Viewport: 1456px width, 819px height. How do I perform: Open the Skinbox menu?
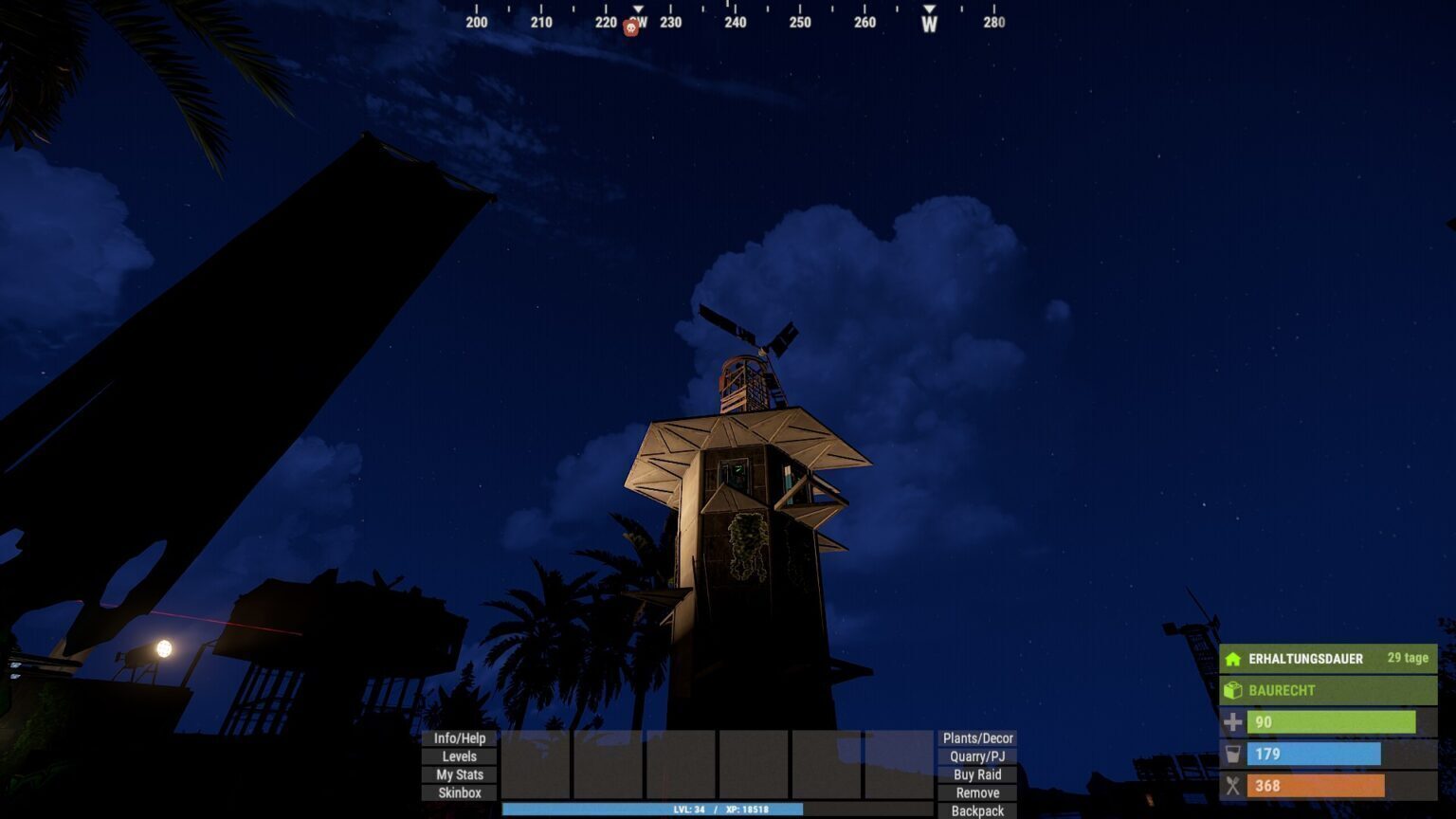(459, 792)
